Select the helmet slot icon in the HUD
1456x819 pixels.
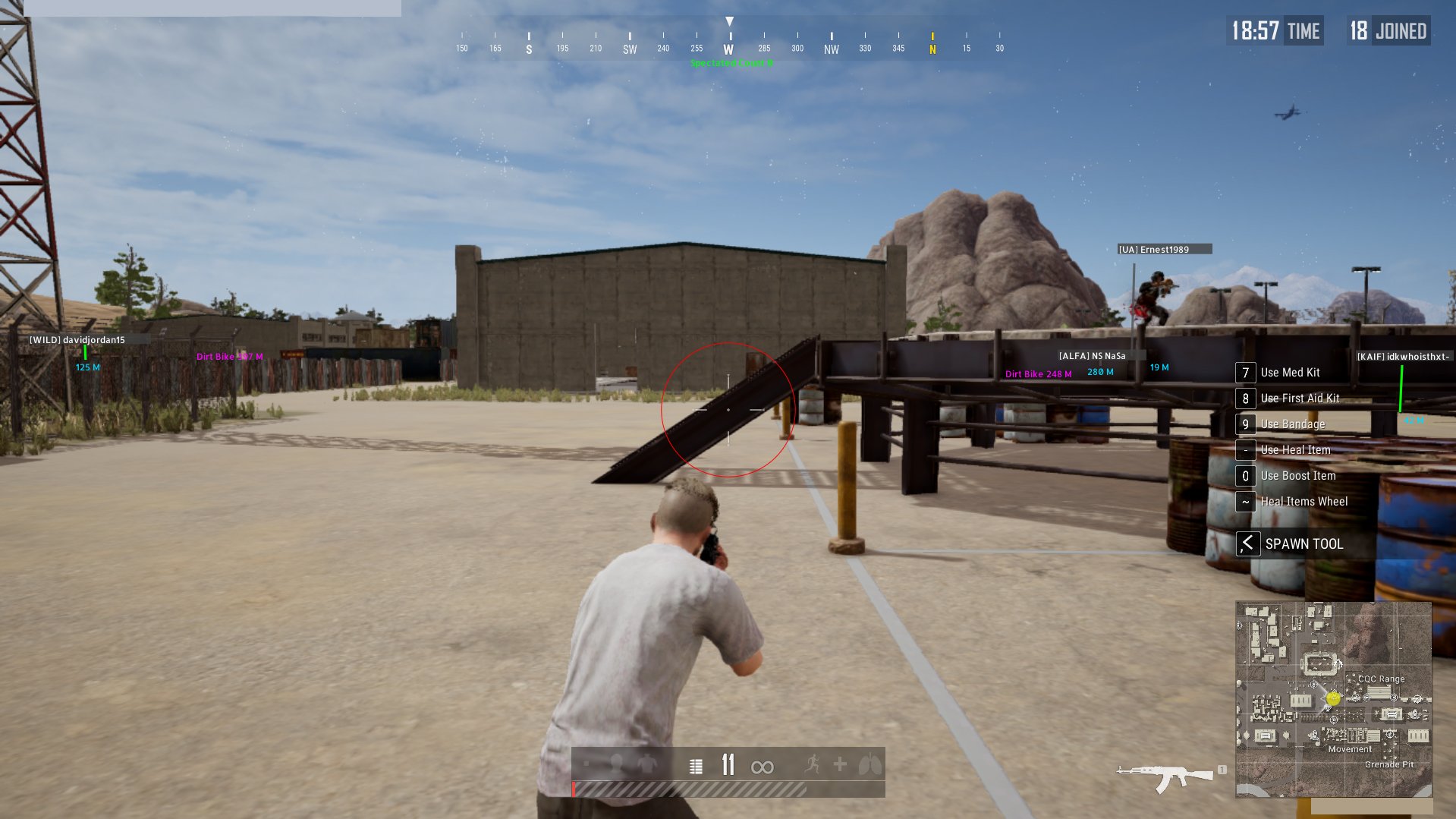pyautogui.click(x=616, y=764)
